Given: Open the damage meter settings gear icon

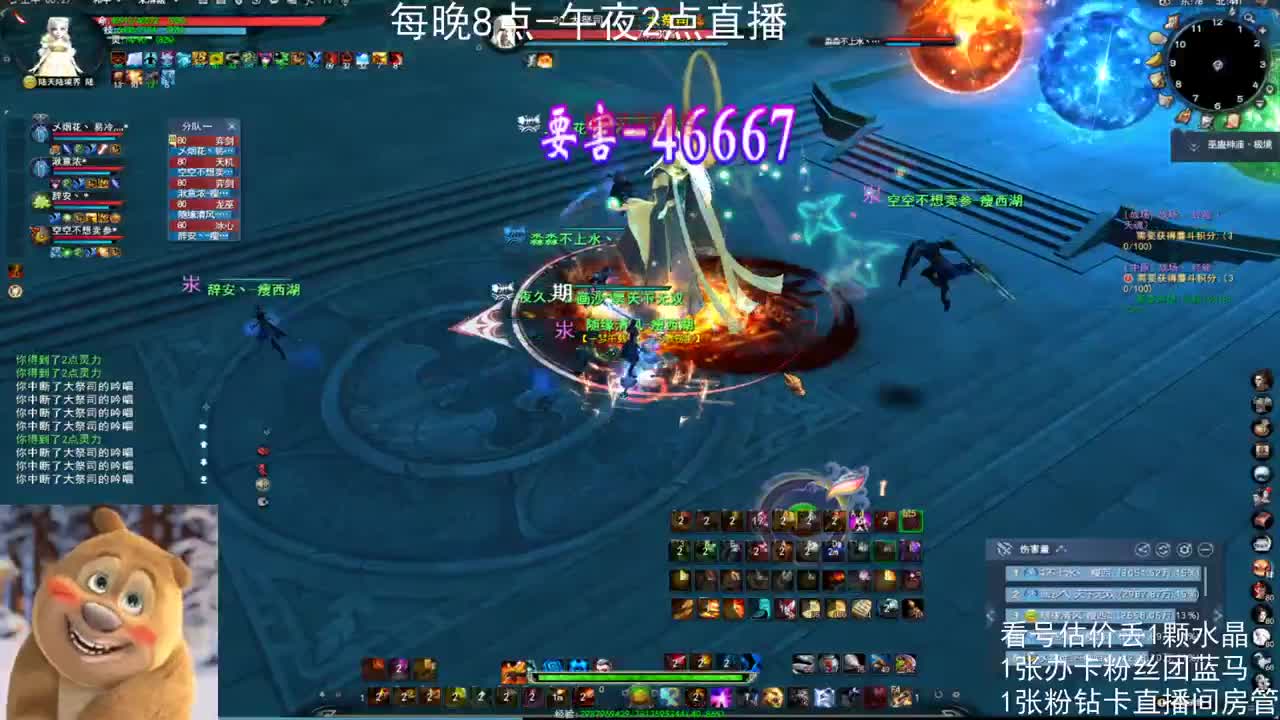Looking at the screenshot, I should pos(1185,551).
